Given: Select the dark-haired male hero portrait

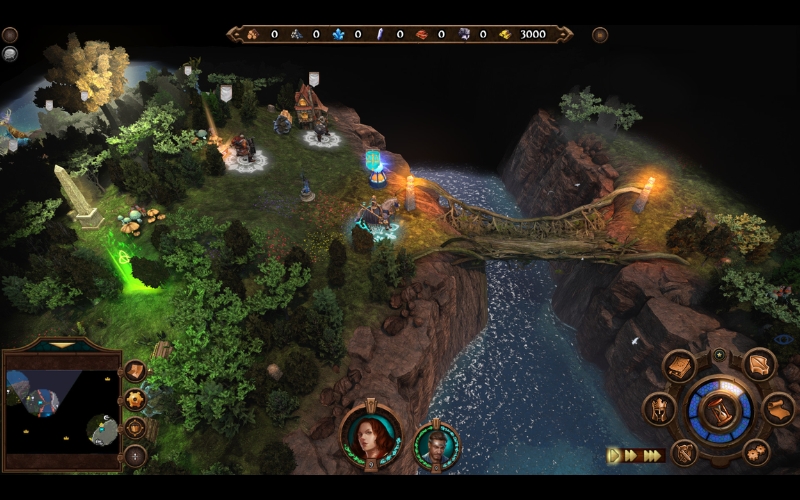Looking at the screenshot, I should coord(437,446).
